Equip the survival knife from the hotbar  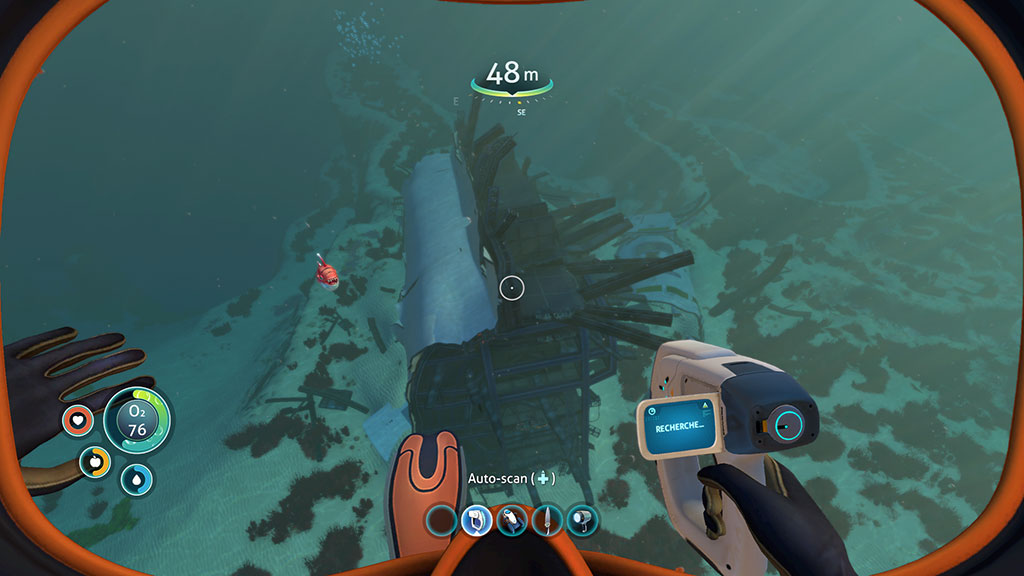(x=547, y=520)
